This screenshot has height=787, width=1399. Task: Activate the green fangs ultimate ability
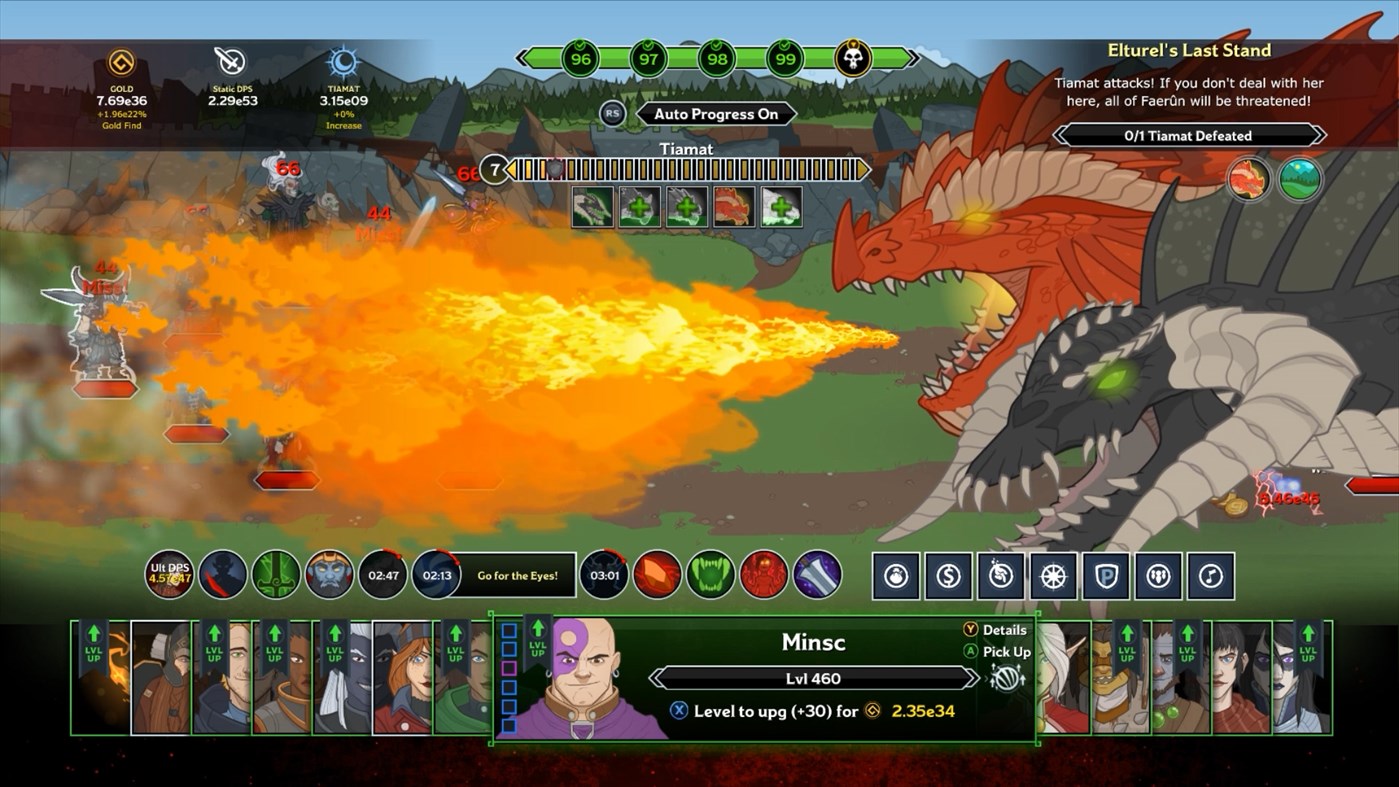(x=711, y=575)
